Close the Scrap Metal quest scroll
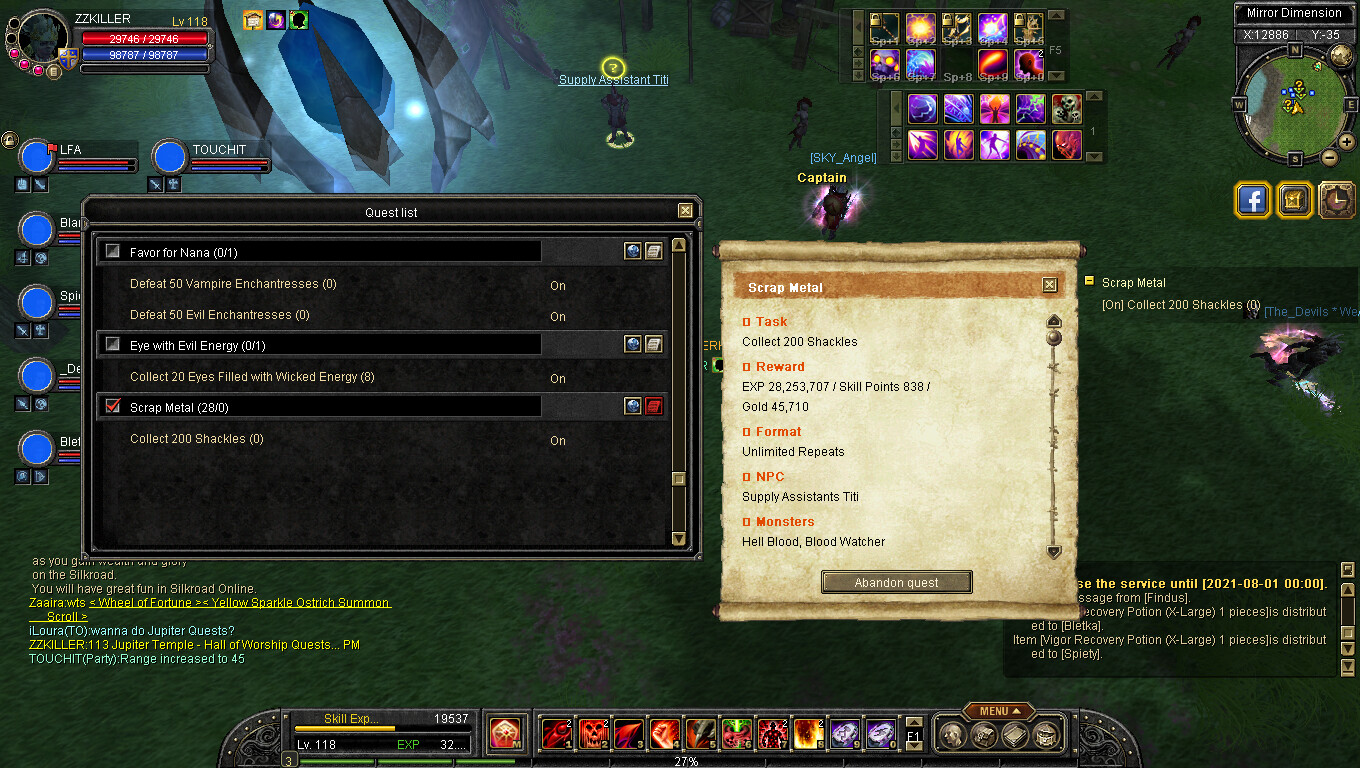1360x768 pixels. 1049,285
